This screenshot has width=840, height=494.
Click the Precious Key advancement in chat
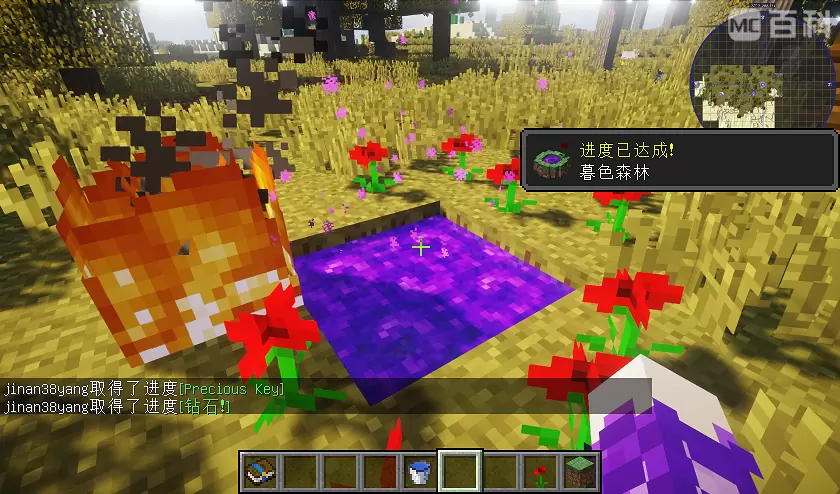click(231, 388)
